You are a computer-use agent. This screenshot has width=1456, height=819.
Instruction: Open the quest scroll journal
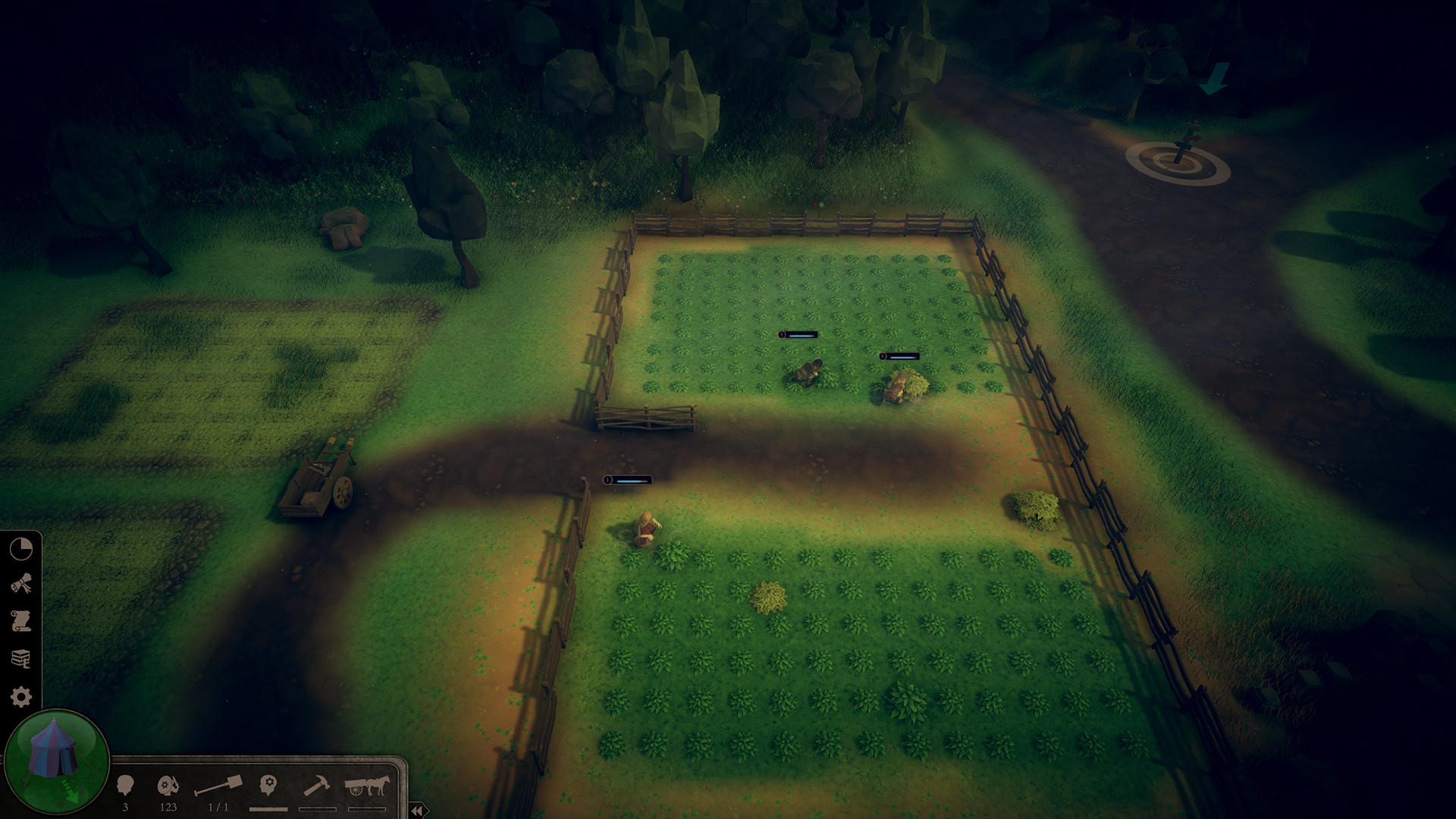point(21,622)
